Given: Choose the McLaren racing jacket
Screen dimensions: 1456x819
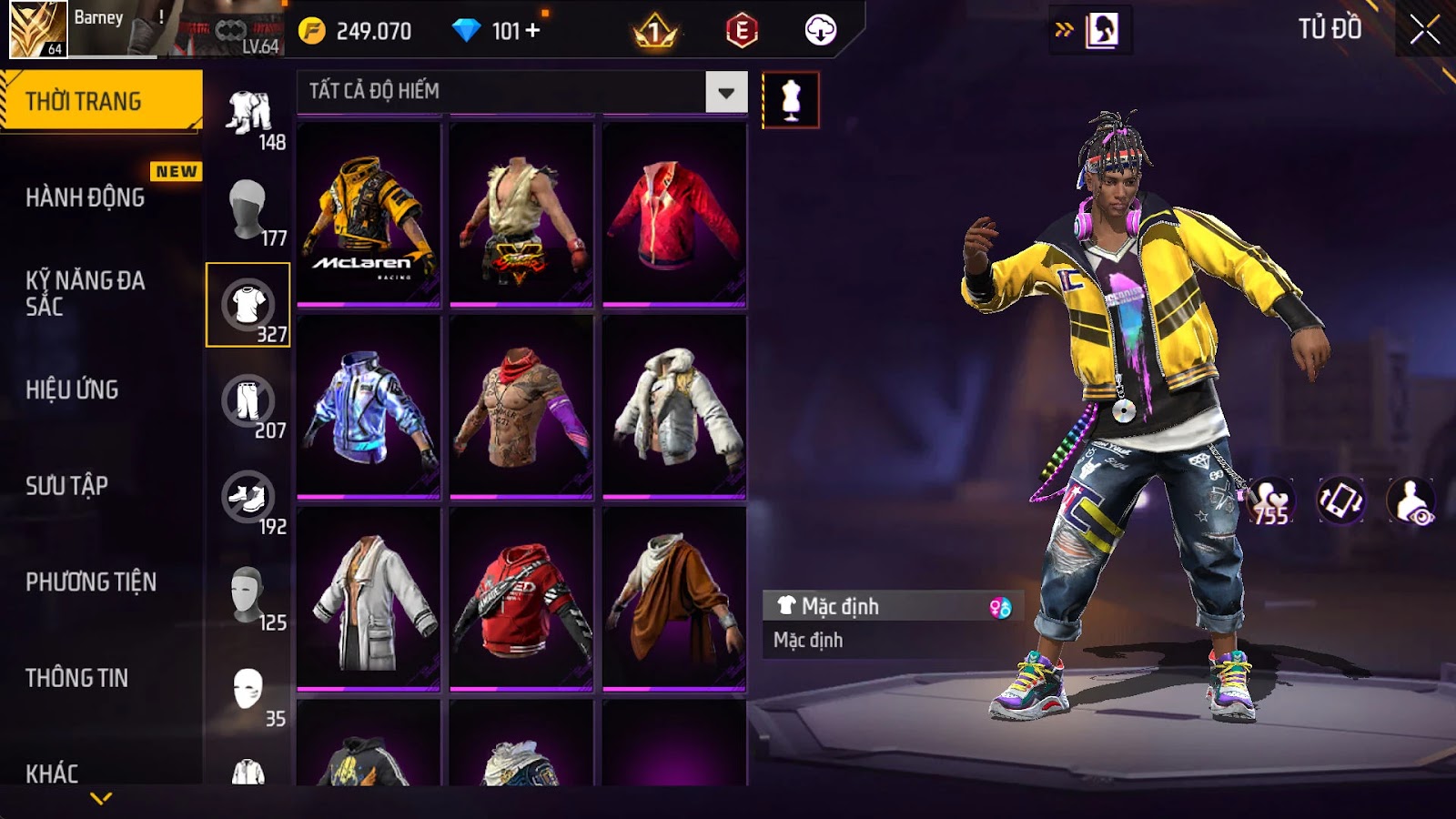Looking at the screenshot, I should 369,215.
